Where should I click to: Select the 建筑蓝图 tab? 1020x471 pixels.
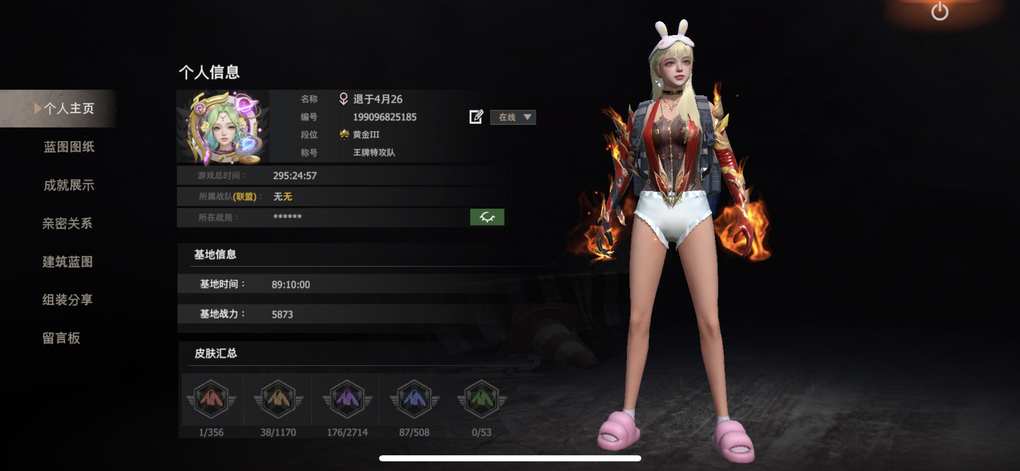tap(68, 261)
